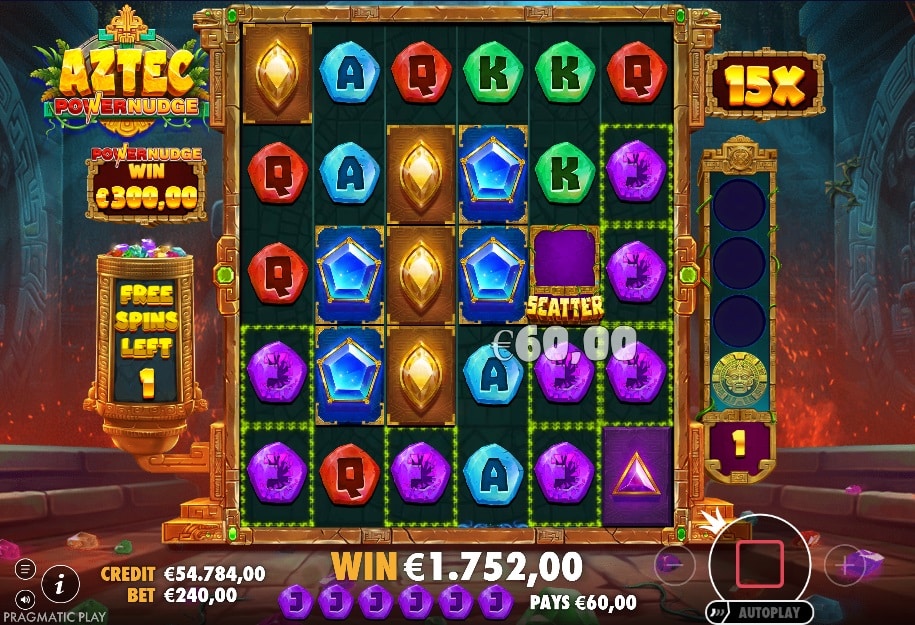Toggle the sound speaker icon
The image size is (915, 625).
pyautogui.click(x=25, y=598)
